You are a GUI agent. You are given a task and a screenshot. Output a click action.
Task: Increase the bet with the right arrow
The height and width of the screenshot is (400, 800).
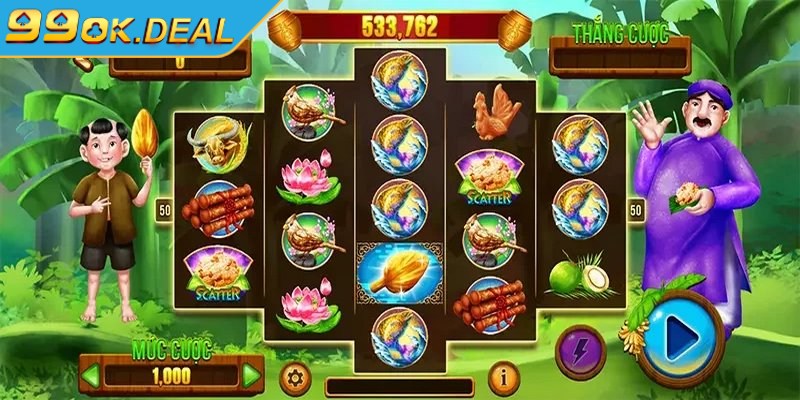point(251,376)
